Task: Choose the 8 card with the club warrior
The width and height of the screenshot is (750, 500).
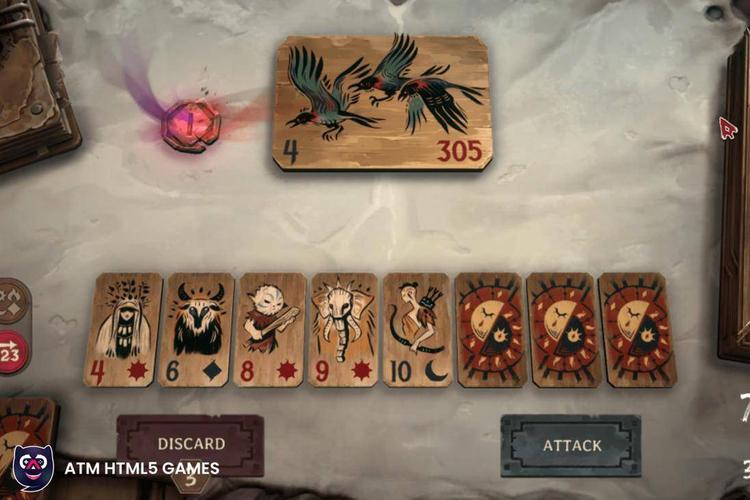Action: click(270, 330)
